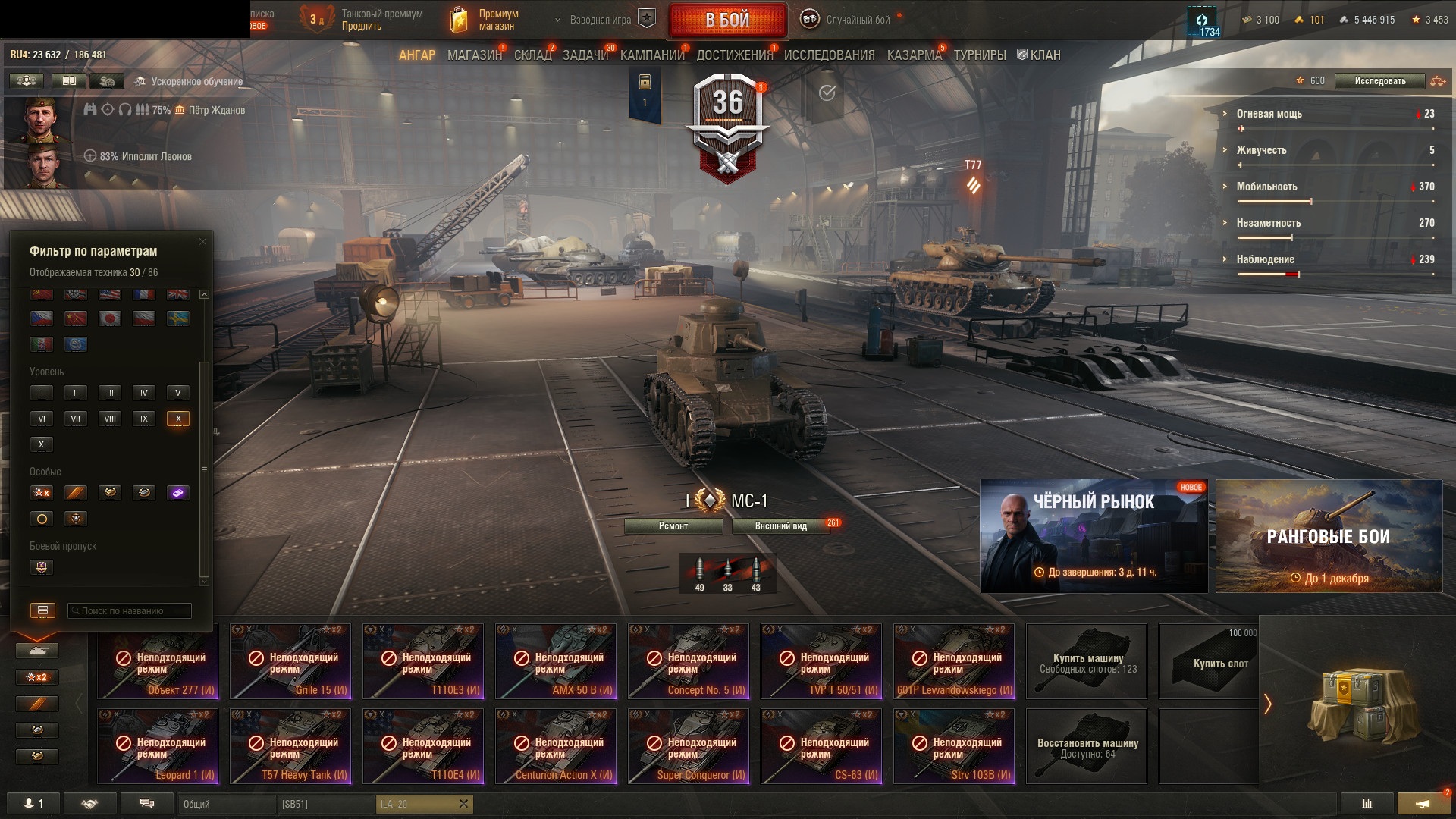Click the Исследовать button
This screenshot has width=1456, height=819.
pos(1379,81)
